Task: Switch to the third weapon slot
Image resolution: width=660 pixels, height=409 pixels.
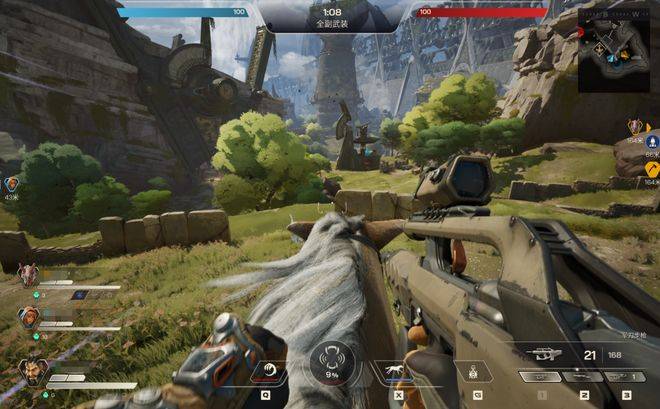Action: click(623, 377)
